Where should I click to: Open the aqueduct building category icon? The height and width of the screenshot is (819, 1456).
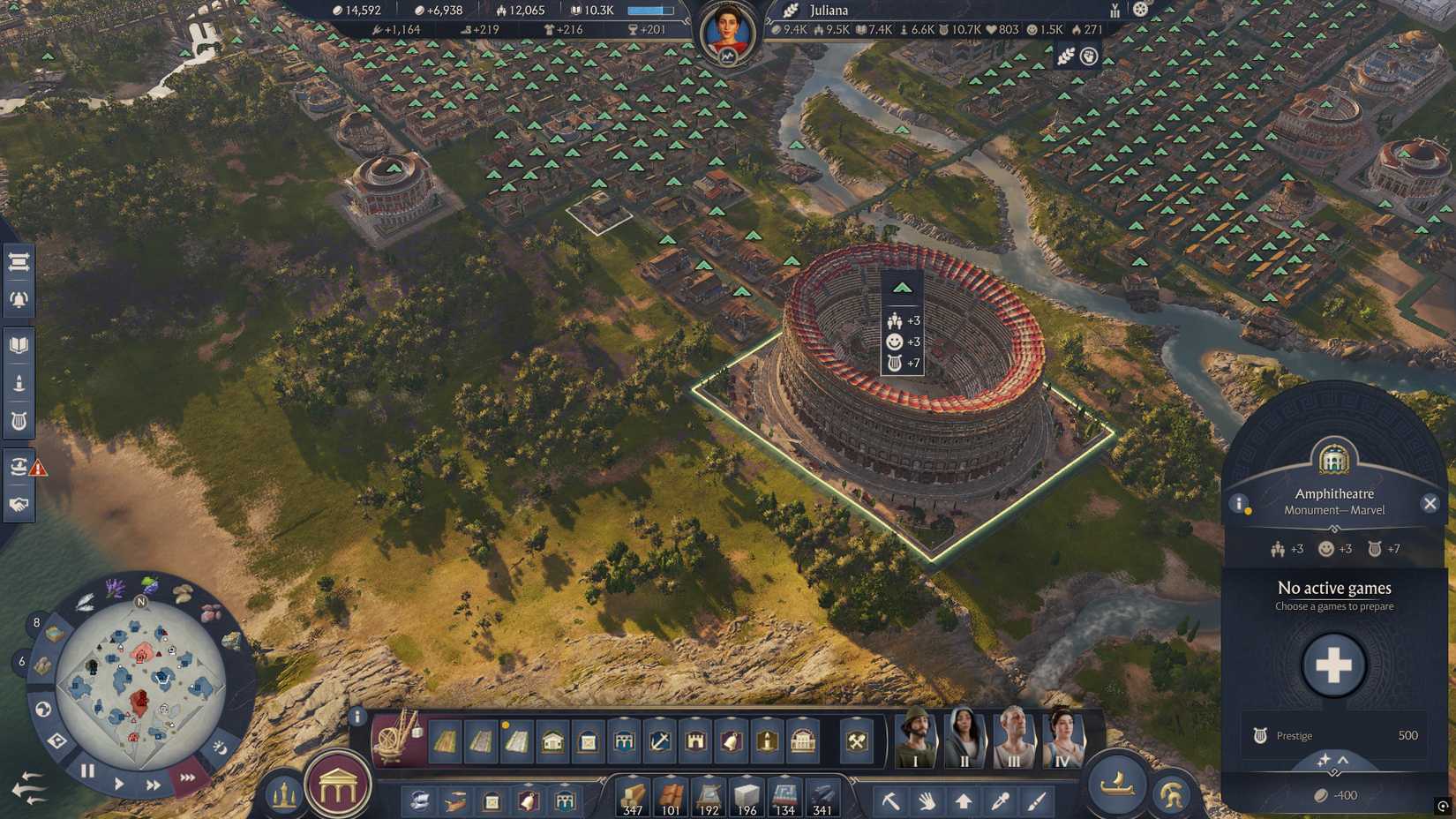622,742
